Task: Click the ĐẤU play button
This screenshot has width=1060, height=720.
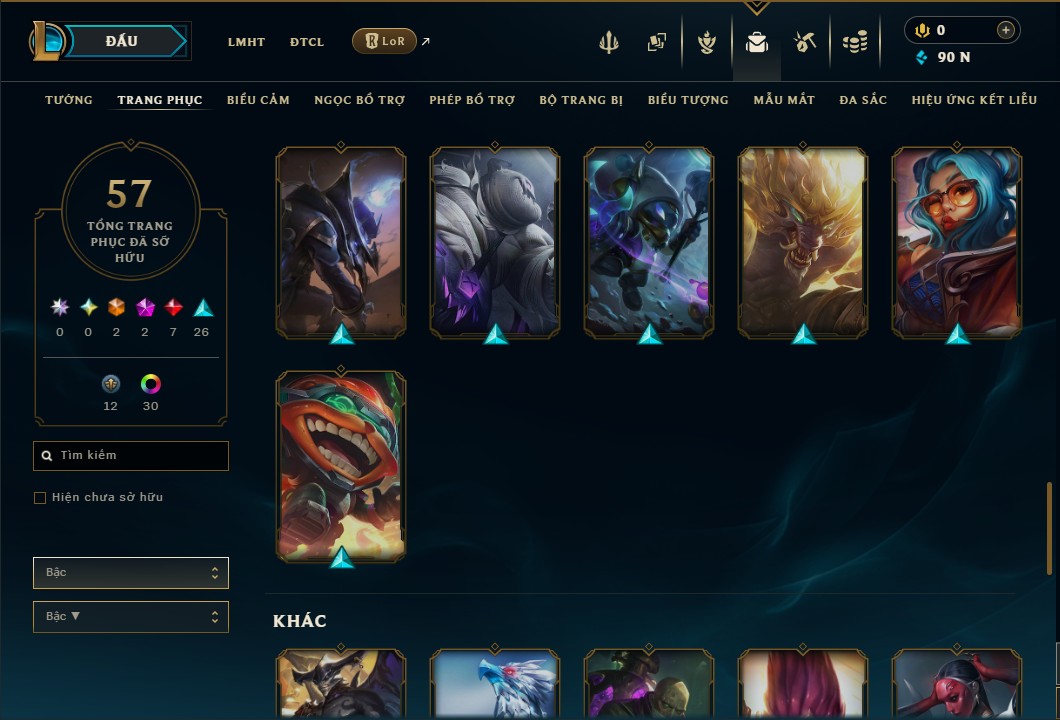Action: 122,41
